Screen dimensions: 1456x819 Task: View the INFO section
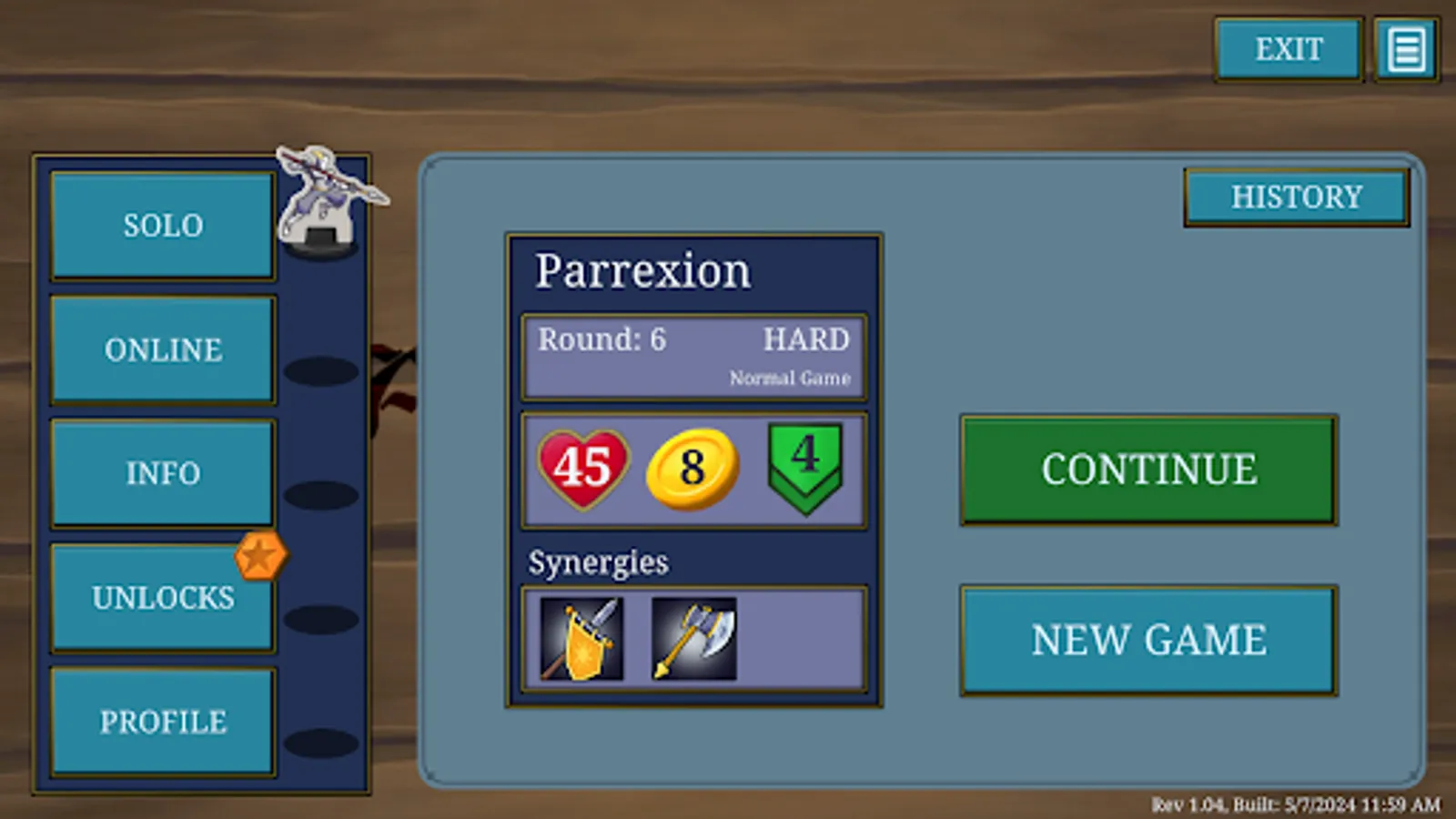[162, 473]
